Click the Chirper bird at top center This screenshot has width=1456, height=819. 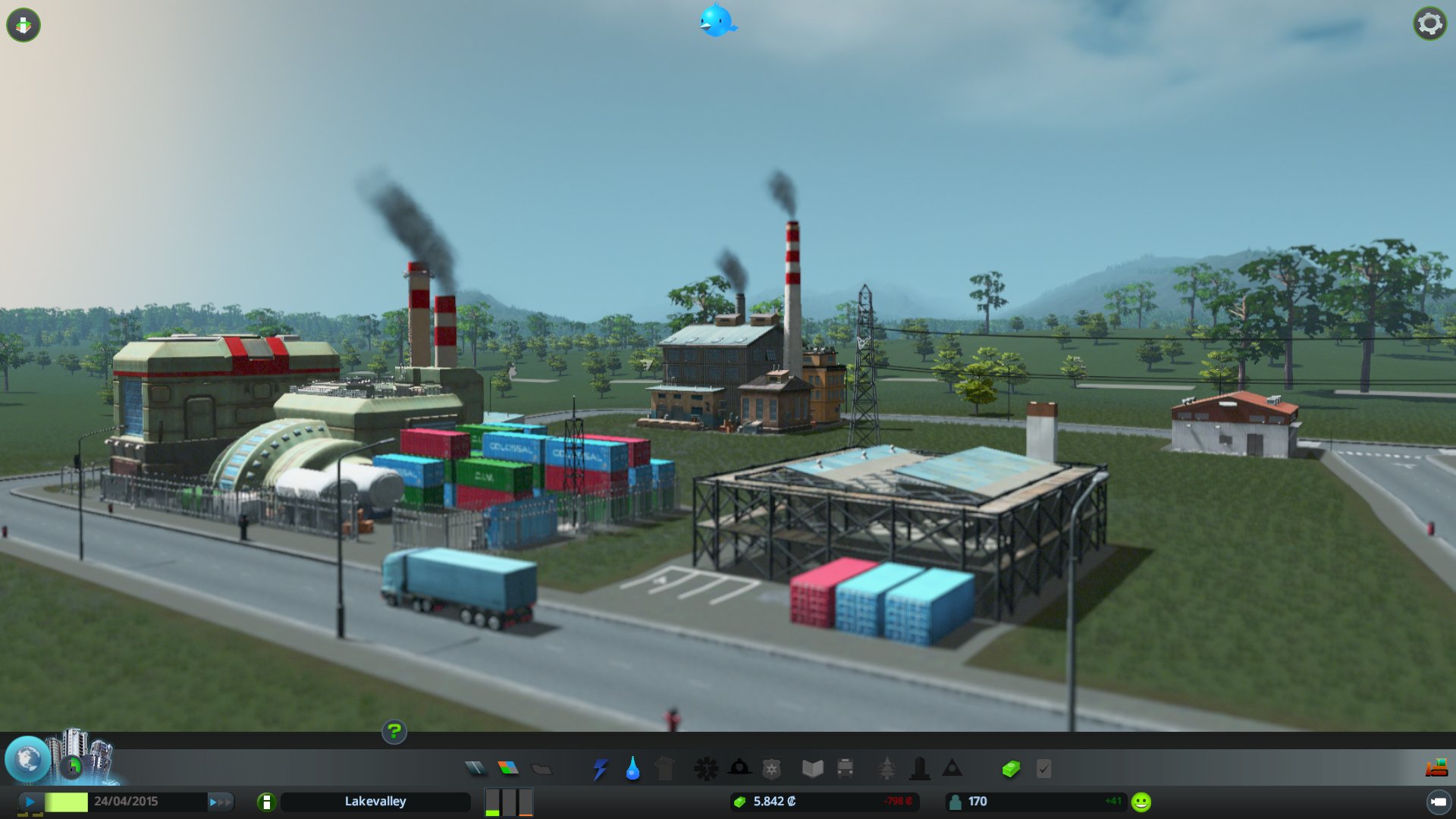point(716,22)
